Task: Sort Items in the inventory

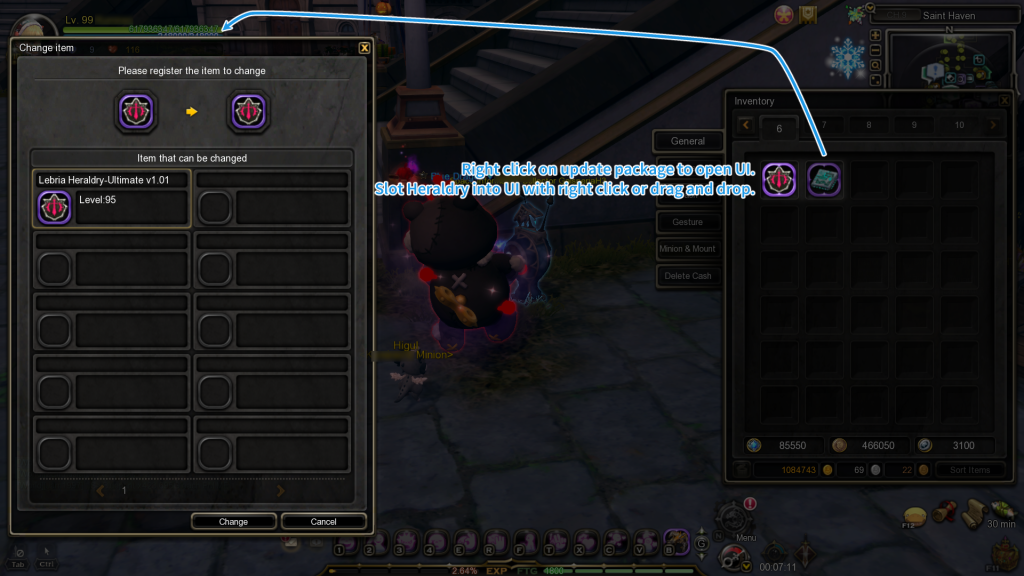Action: pos(970,470)
